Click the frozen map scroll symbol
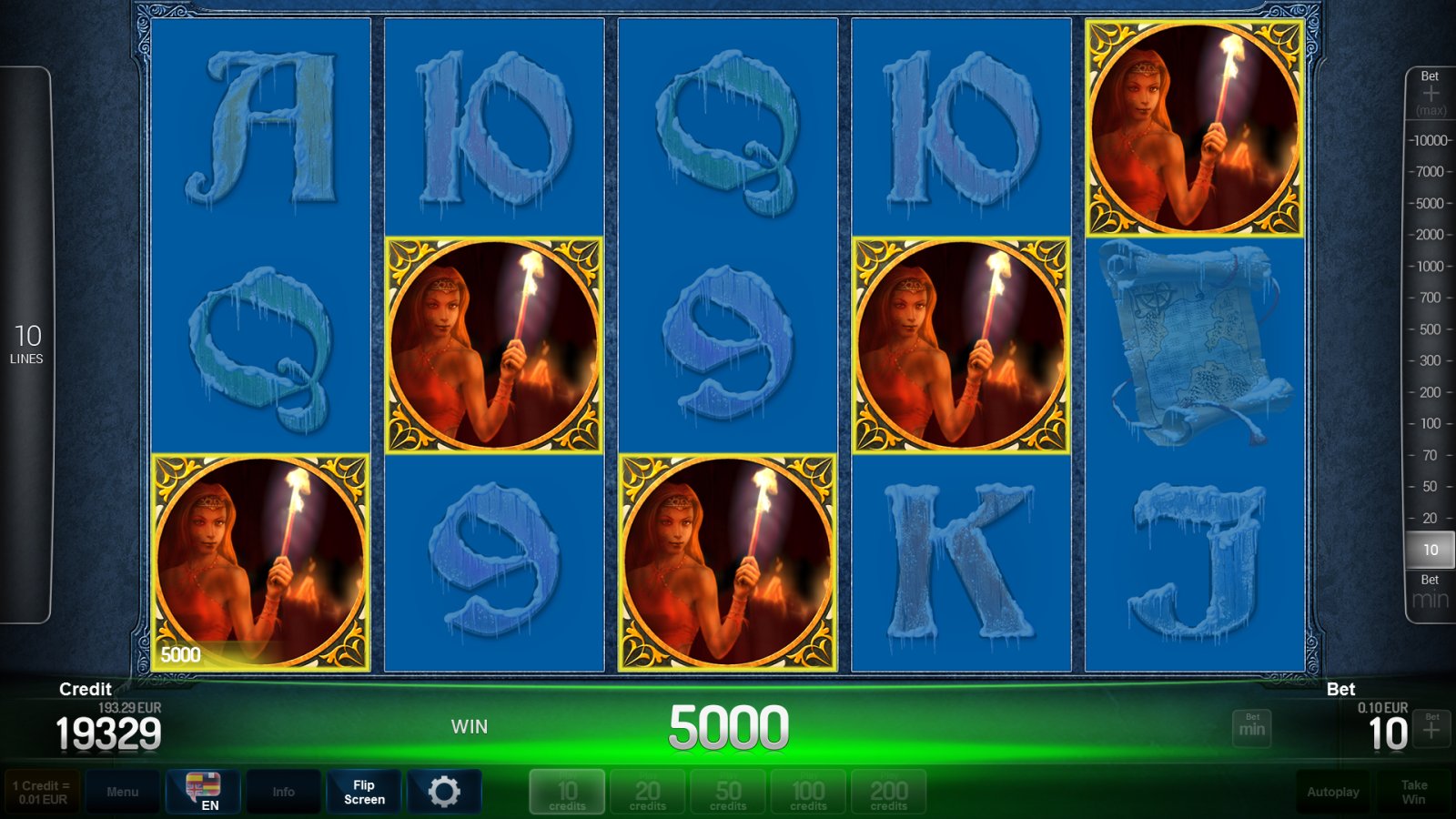 tap(1192, 341)
